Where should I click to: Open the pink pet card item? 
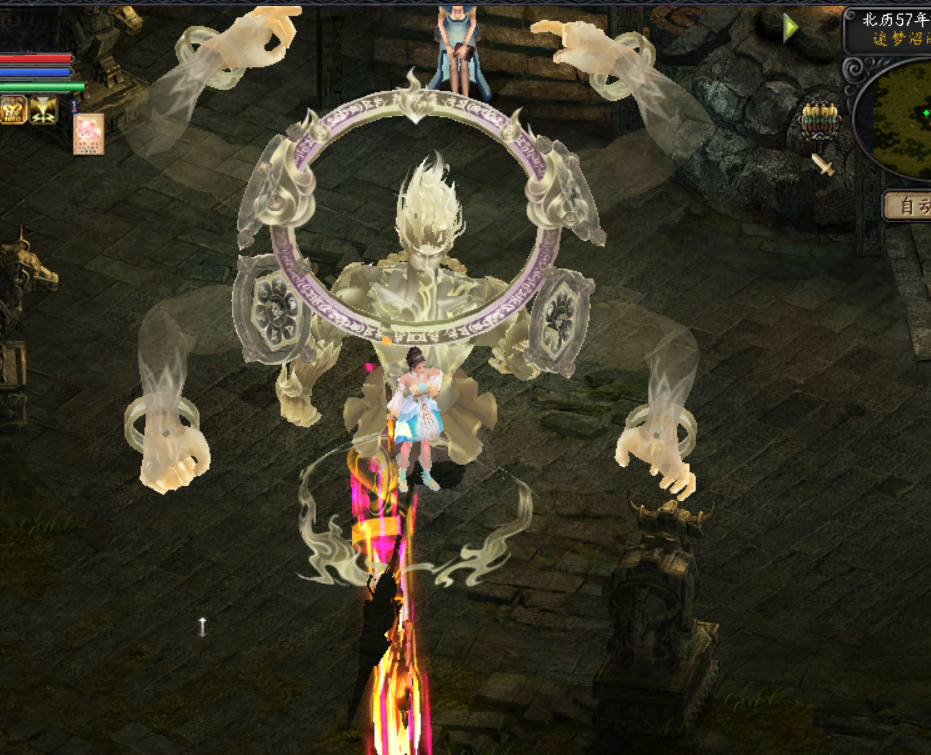click(x=88, y=134)
